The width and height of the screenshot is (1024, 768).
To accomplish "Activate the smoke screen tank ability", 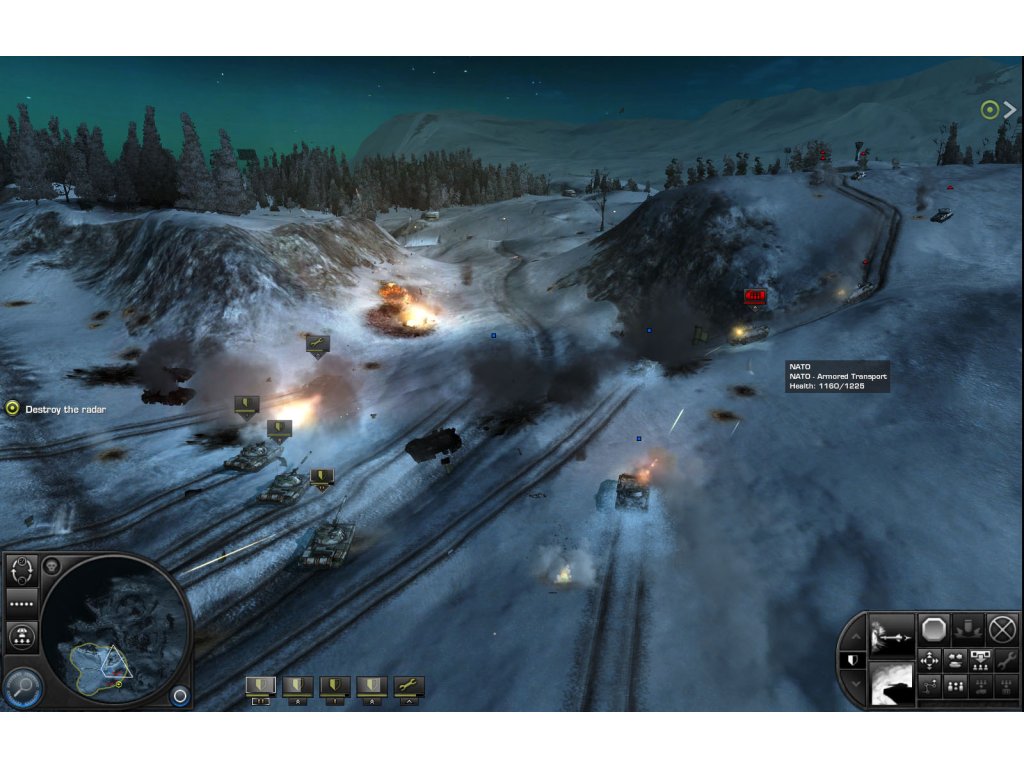I will click(x=892, y=684).
